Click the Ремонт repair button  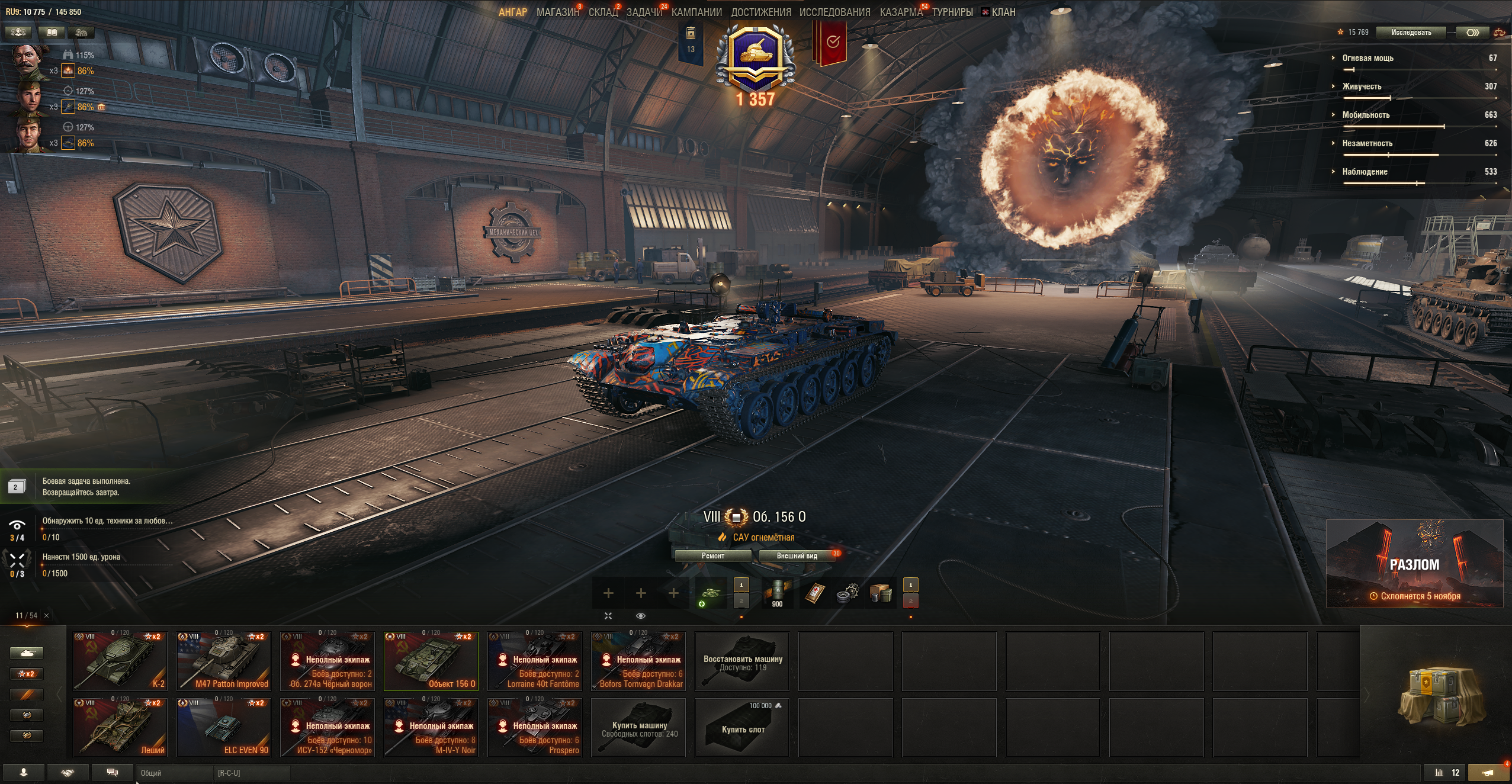[x=712, y=556]
